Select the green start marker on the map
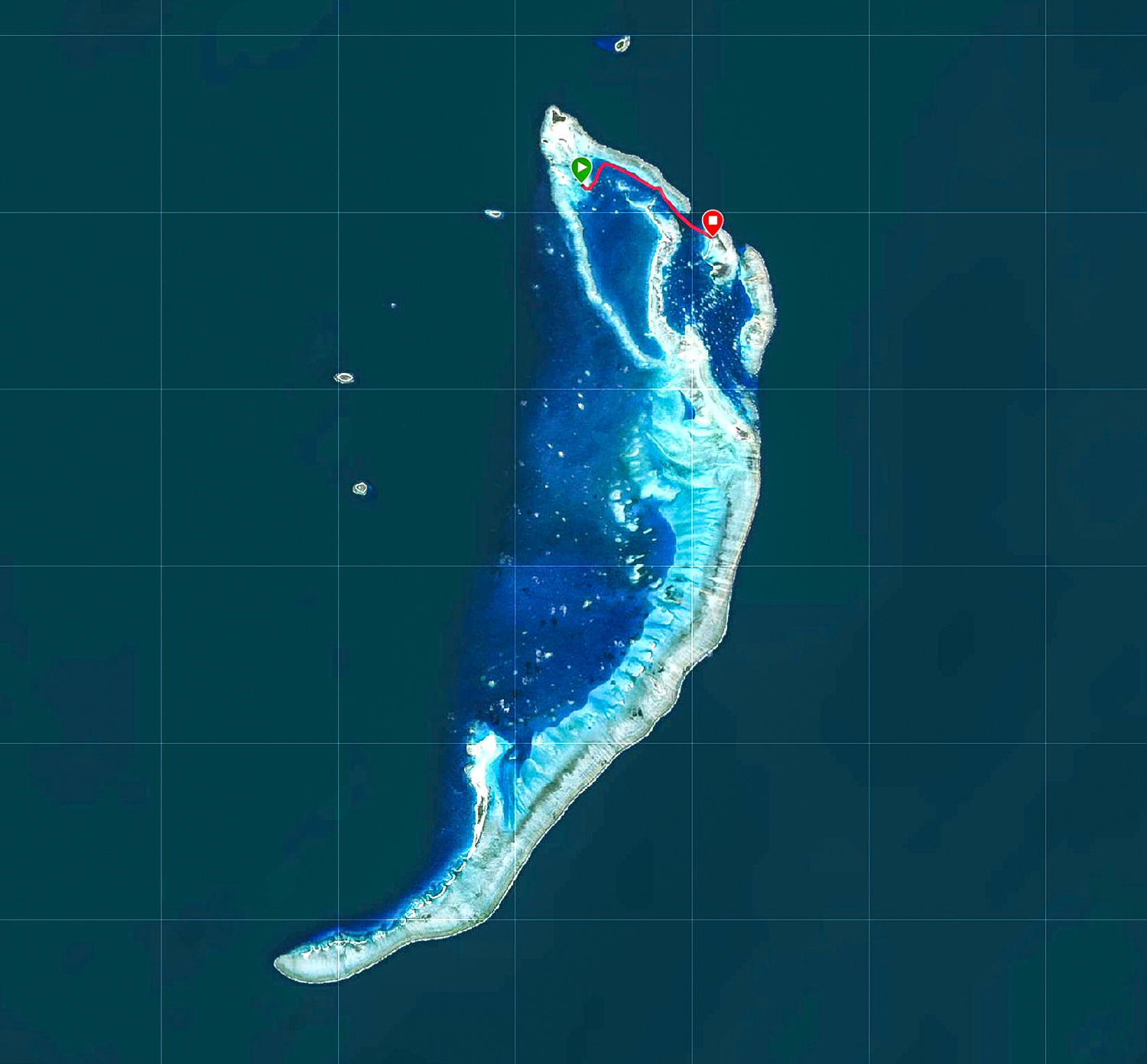Viewport: 1147px width, 1064px height. click(581, 168)
